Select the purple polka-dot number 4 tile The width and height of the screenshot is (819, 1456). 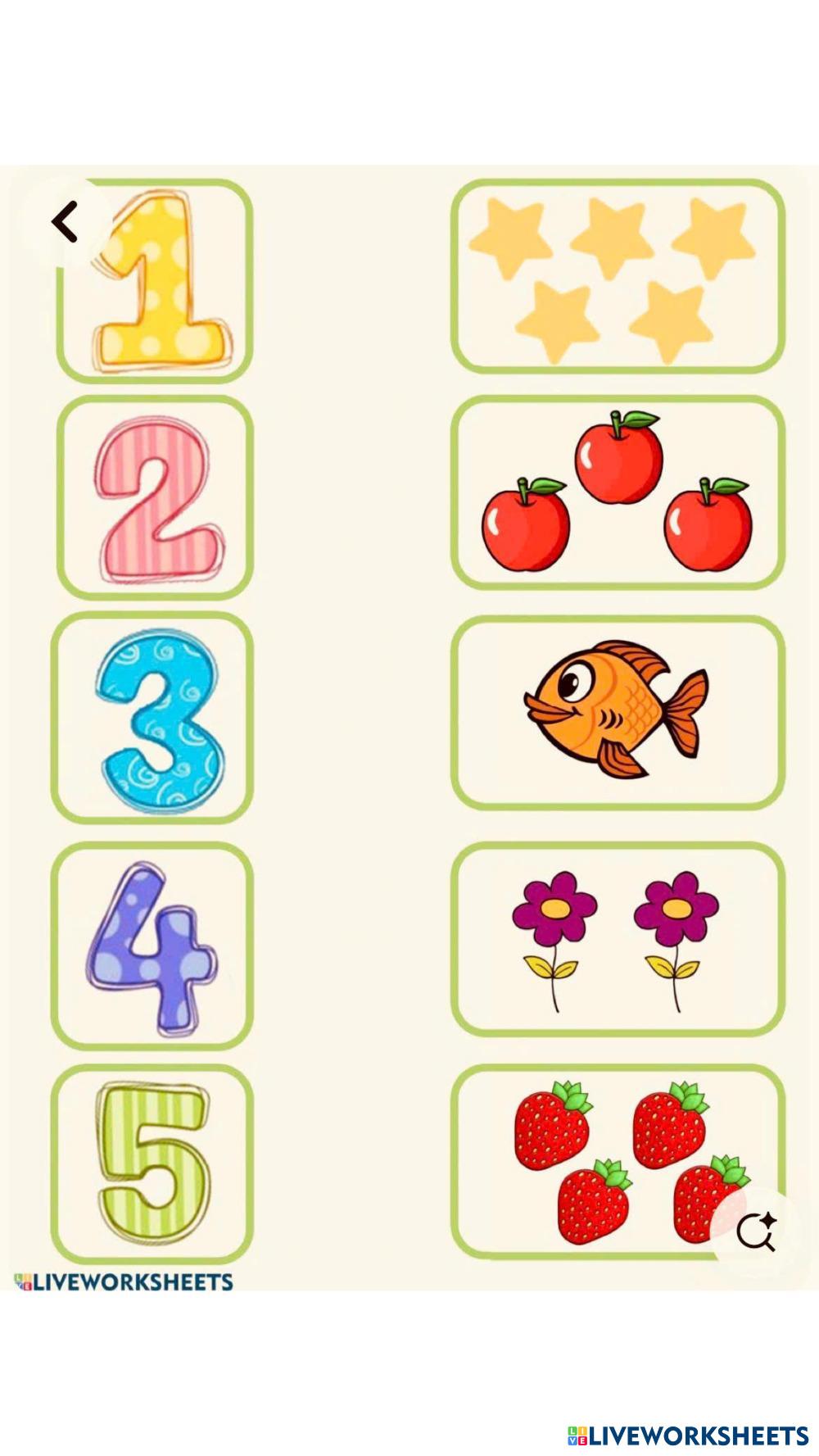(153, 946)
